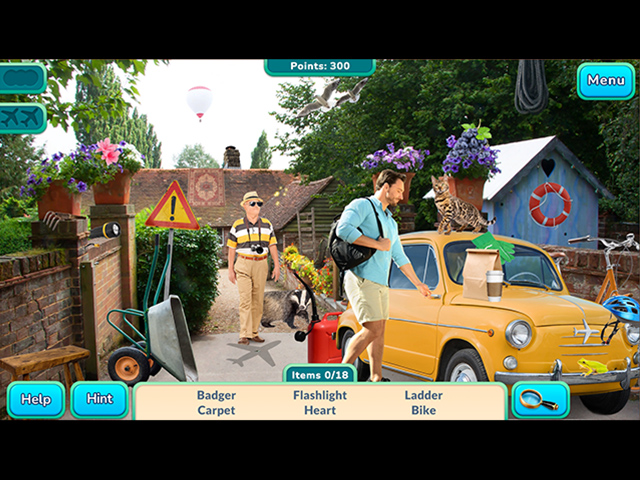Choose Bike from the item list
The image size is (640, 480).
pos(424,410)
